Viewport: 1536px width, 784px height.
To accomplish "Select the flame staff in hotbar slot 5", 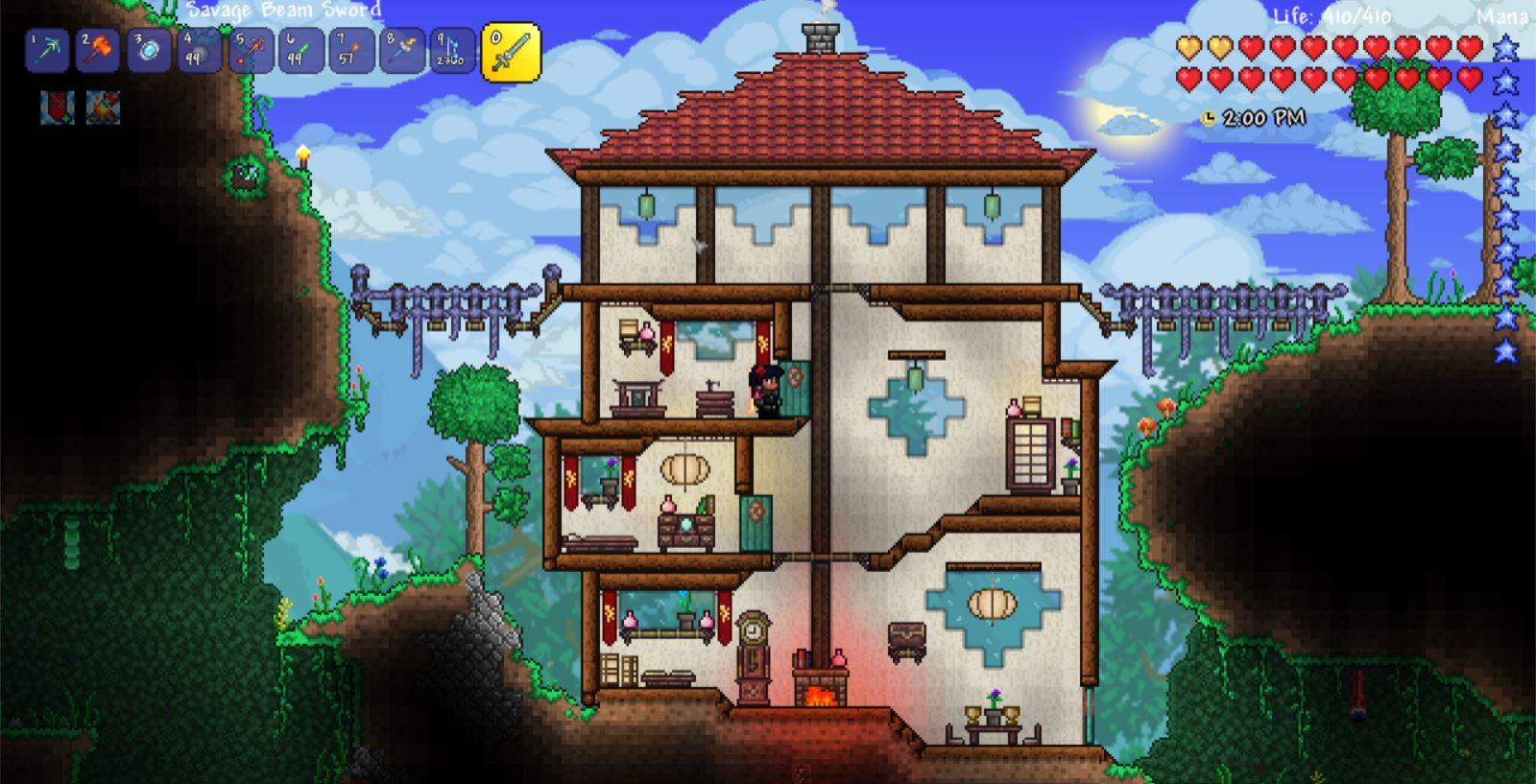I will 250,52.
